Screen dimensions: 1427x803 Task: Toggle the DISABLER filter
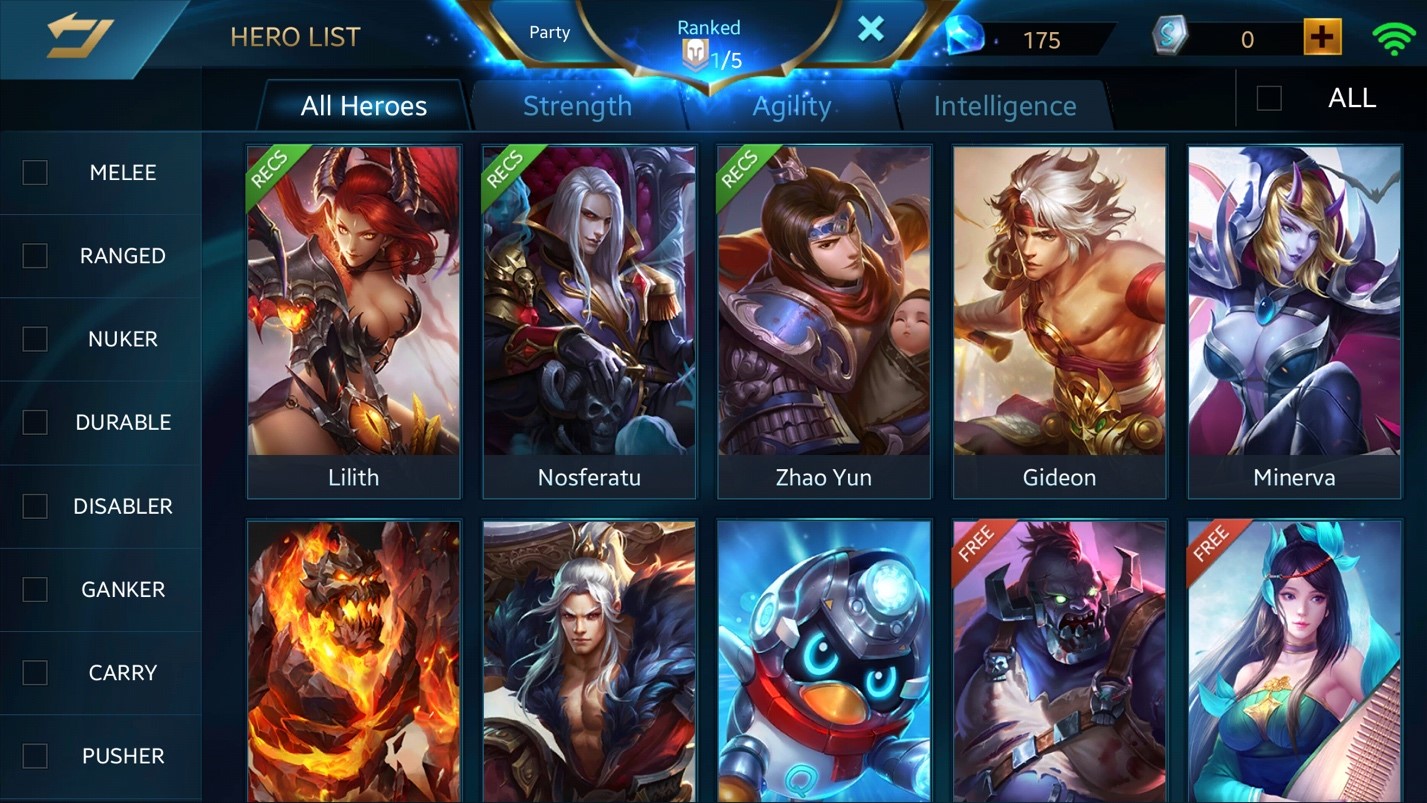pos(35,506)
